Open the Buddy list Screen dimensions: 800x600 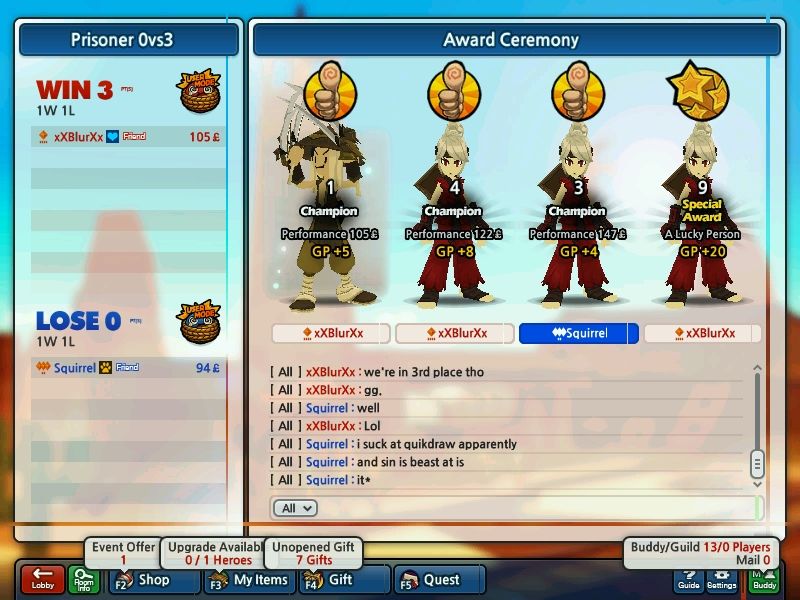click(764, 580)
